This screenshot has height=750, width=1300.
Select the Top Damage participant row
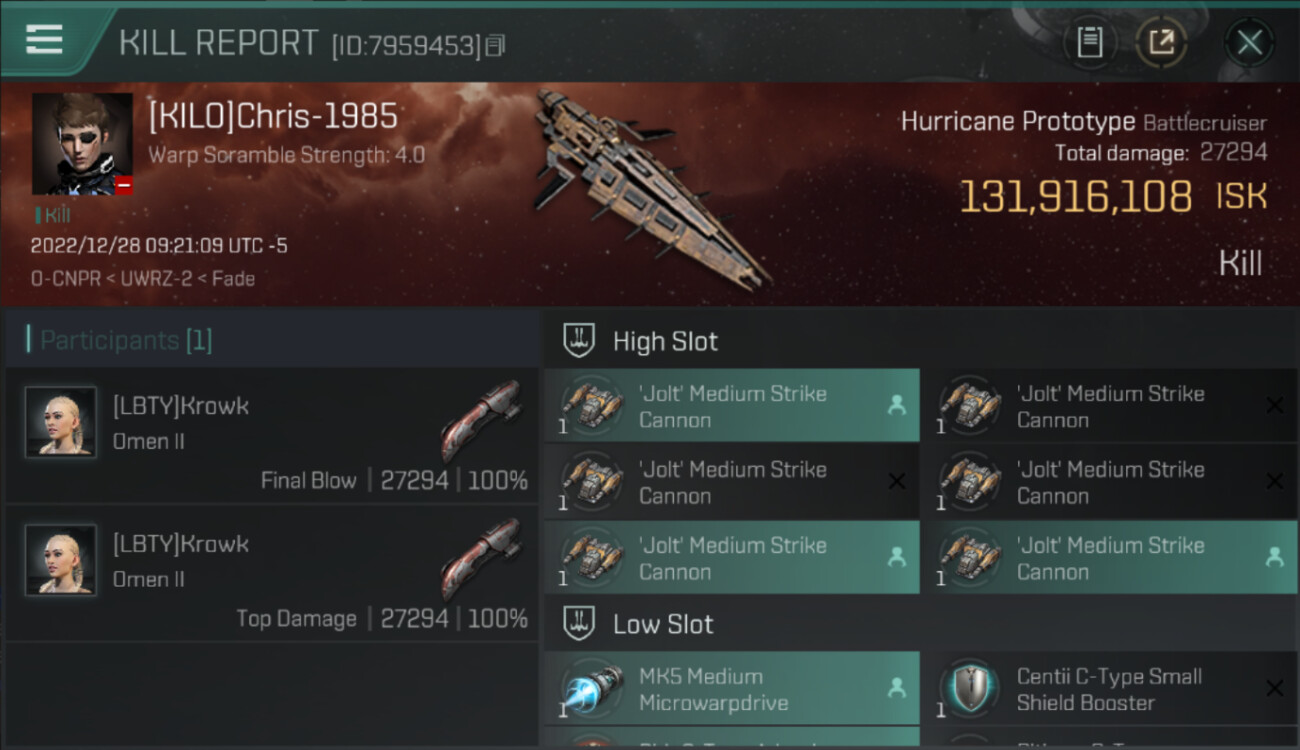[272, 573]
